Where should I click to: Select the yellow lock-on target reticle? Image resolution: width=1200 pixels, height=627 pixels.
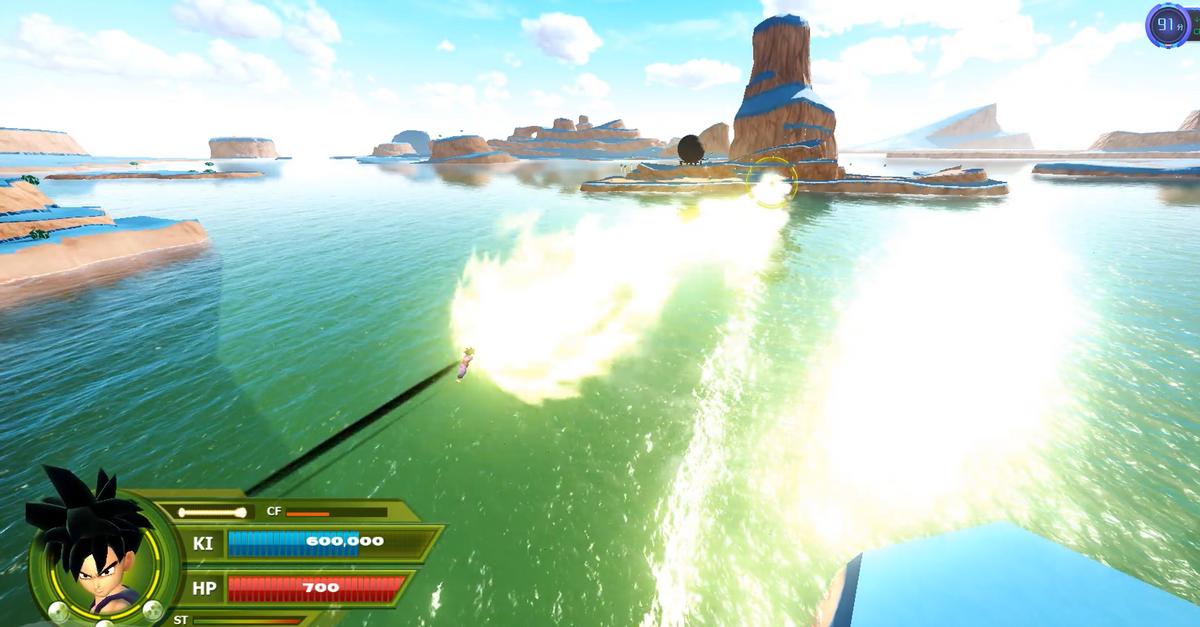tap(771, 182)
